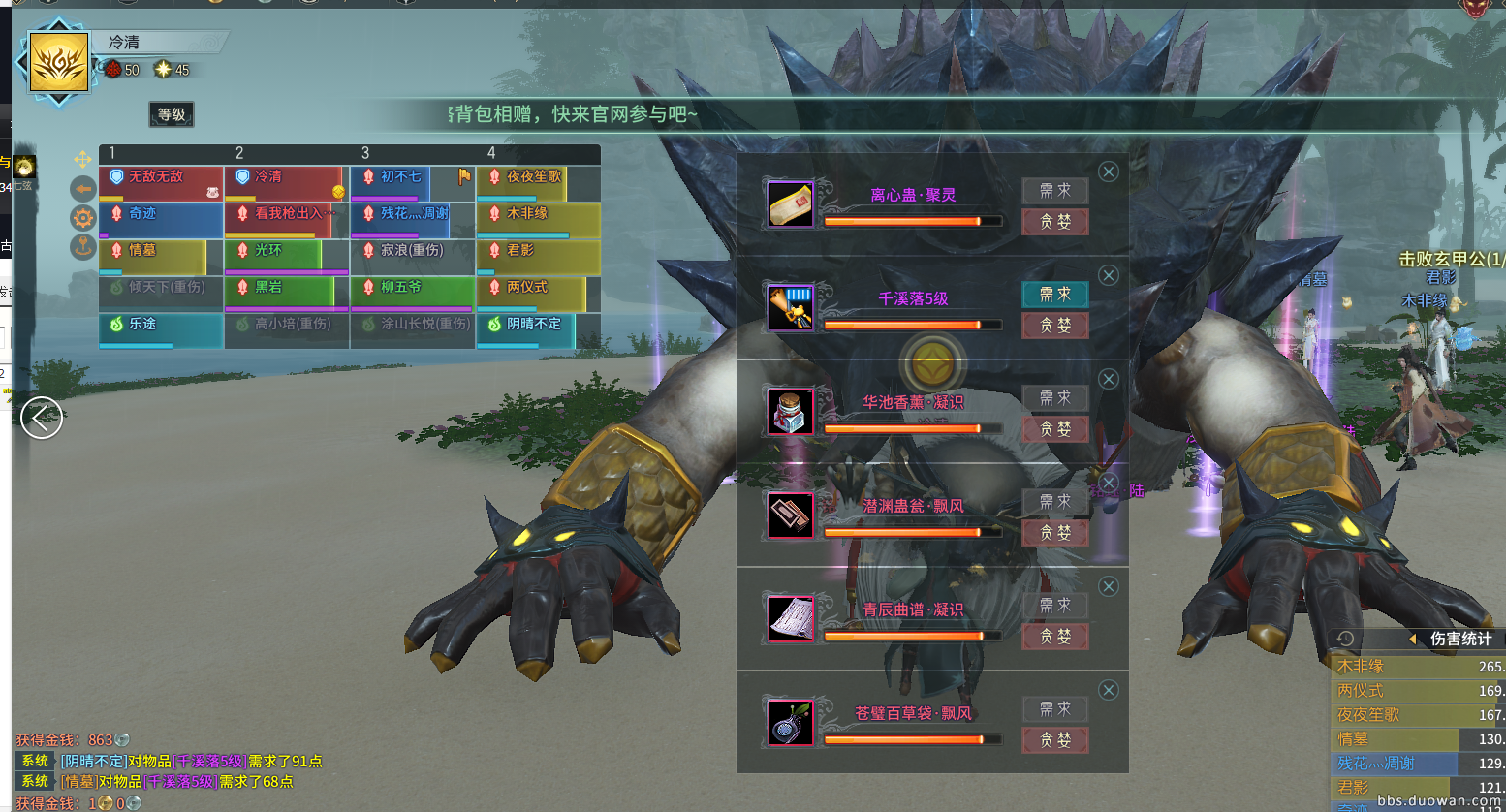The width and height of the screenshot is (1506, 812).
Task: Choose Need (需求) for 华池香薰·凝识
Action: point(1054,398)
